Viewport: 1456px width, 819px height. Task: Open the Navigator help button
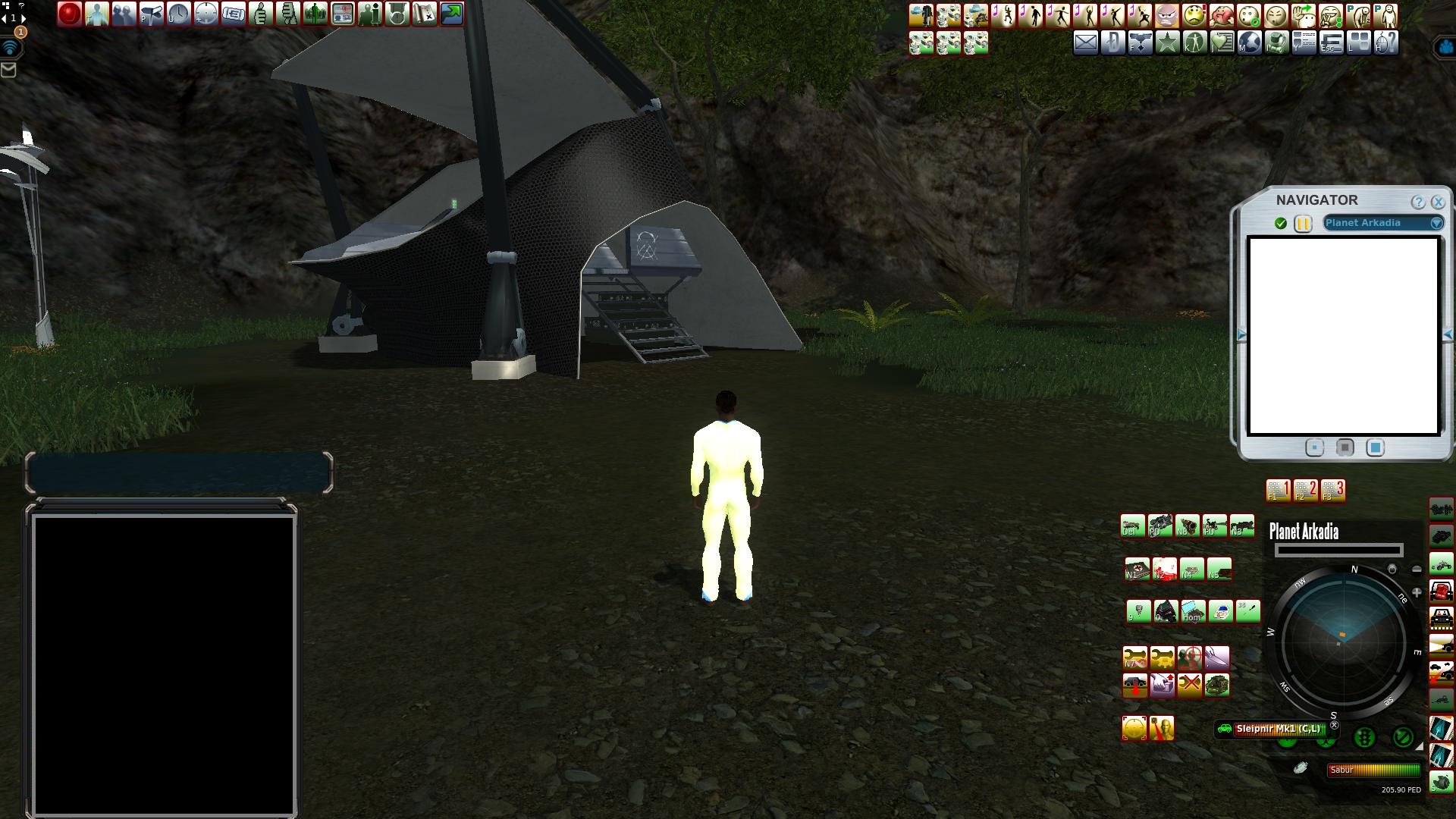coord(1417,202)
